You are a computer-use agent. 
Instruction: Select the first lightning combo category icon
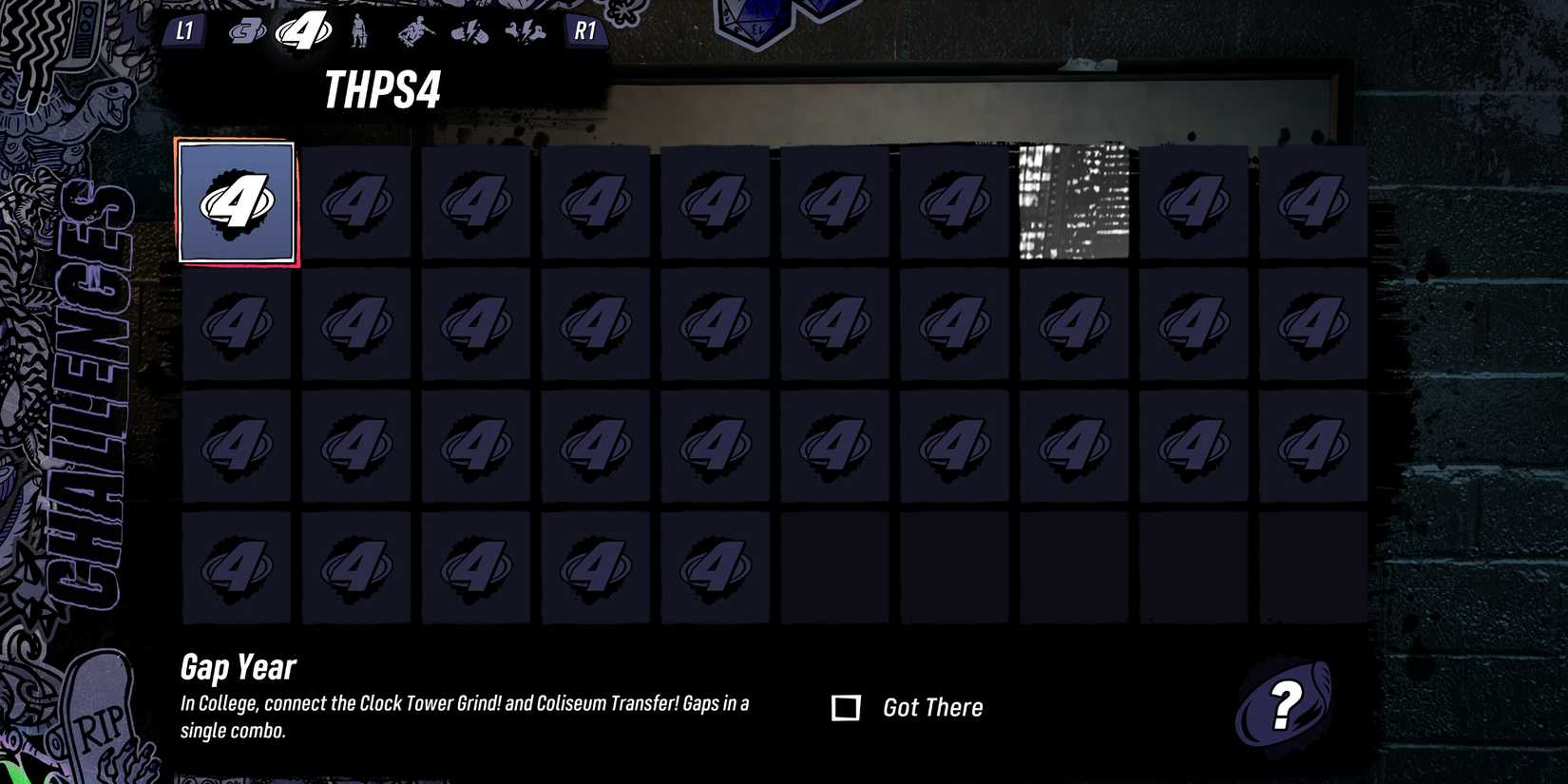click(x=469, y=32)
